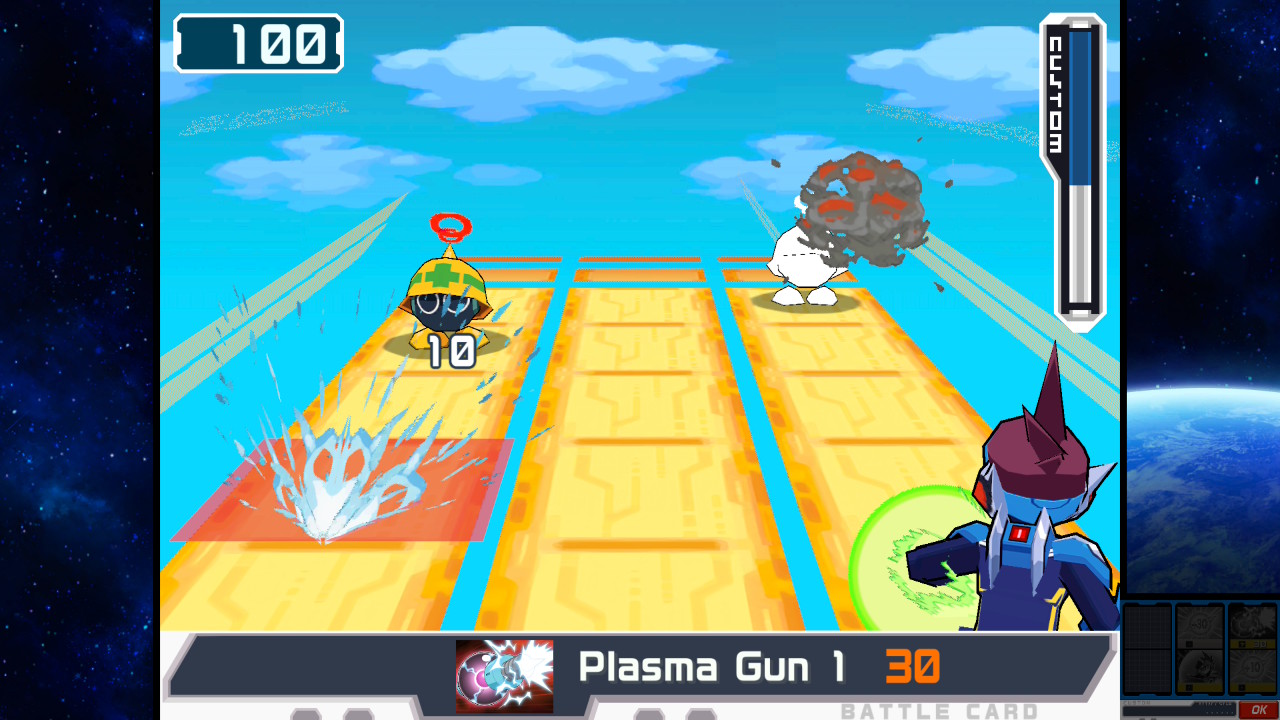The image size is (1280, 720).
Task: Choose the dimmed +10 attack card
Action: coord(1253,669)
